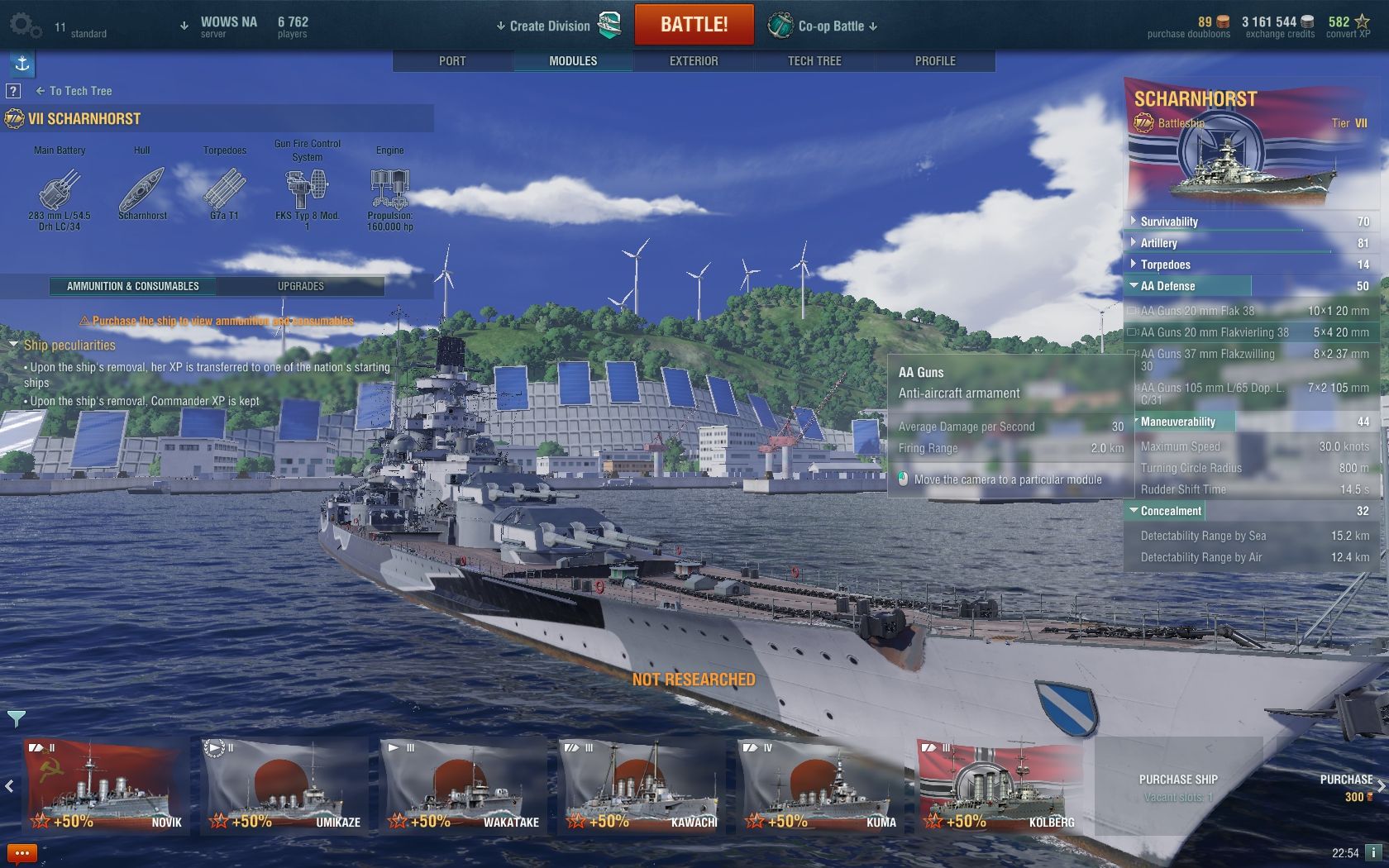Go to the TECH TREE tab

pos(814,61)
